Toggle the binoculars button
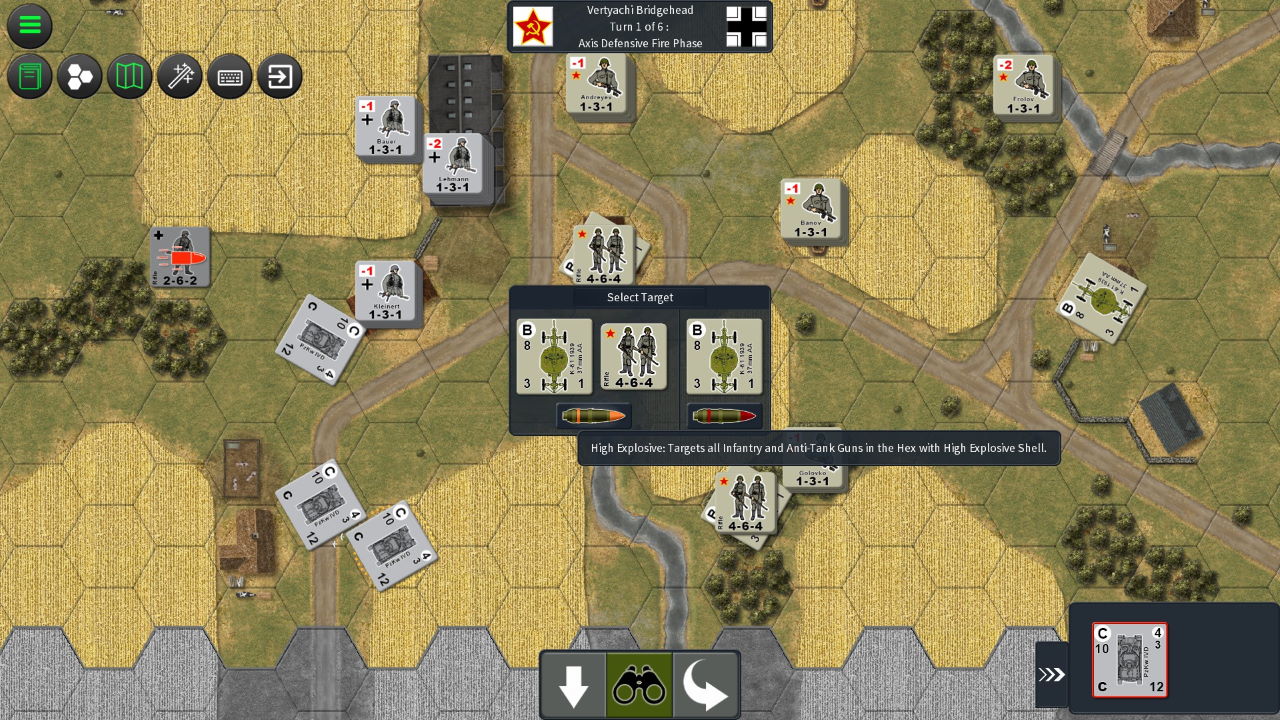 click(639, 686)
